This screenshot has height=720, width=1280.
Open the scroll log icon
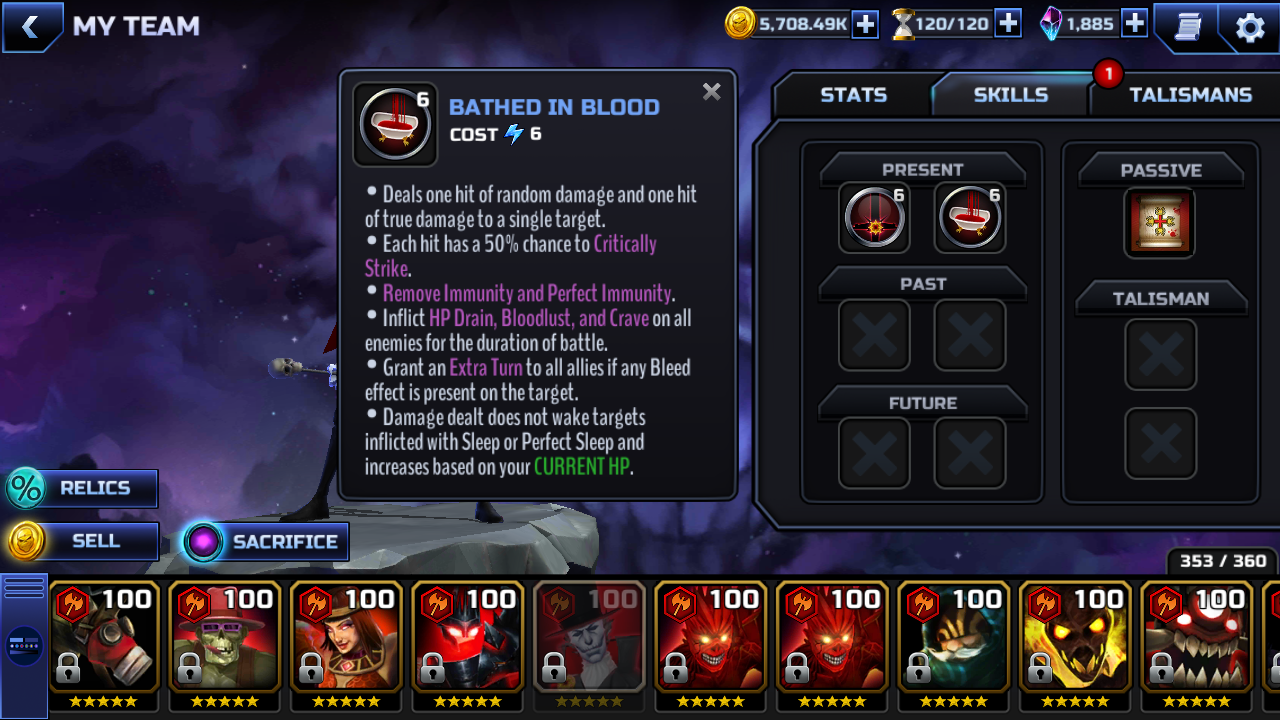click(x=1187, y=27)
